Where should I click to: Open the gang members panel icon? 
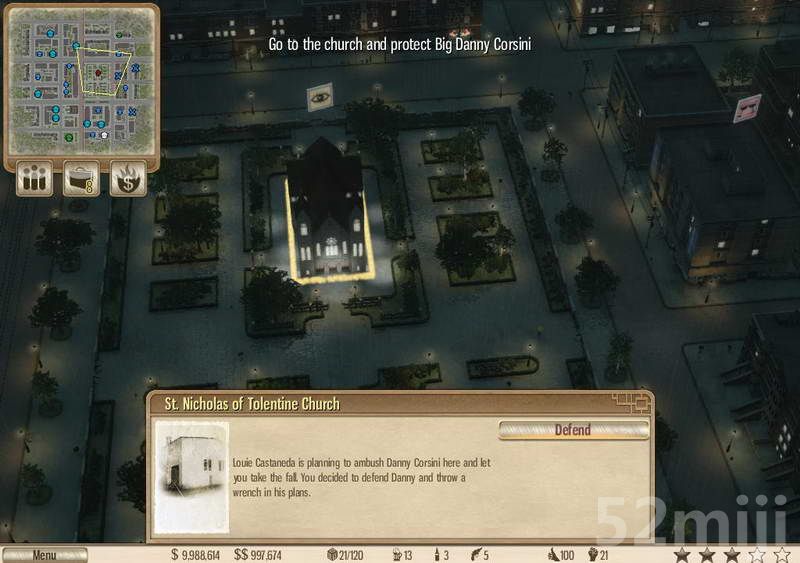coord(34,179)
